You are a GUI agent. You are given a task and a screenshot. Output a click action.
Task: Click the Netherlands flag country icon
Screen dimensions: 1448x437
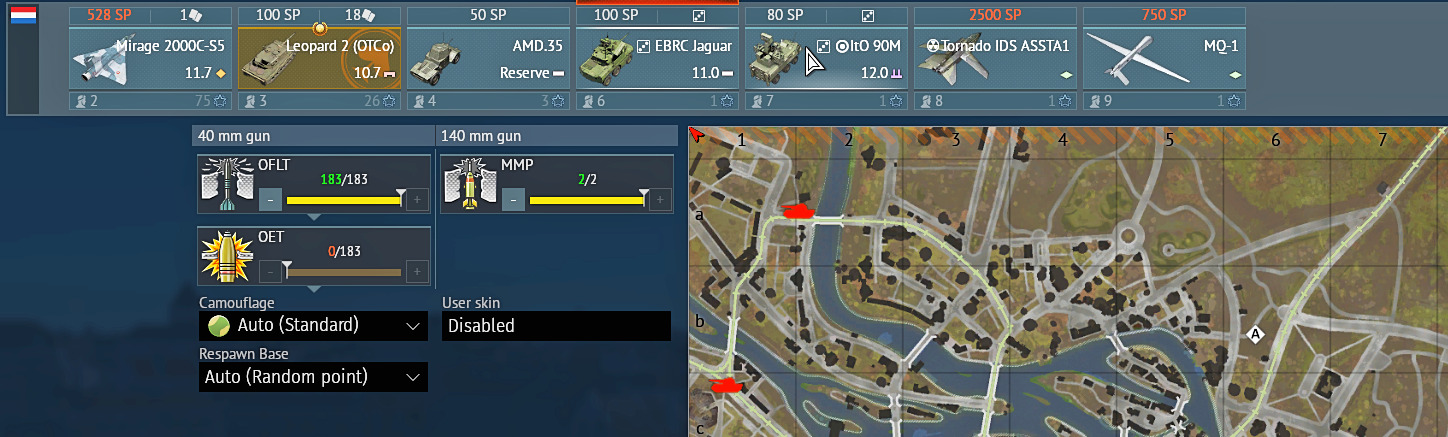click(x=22, y=16)
